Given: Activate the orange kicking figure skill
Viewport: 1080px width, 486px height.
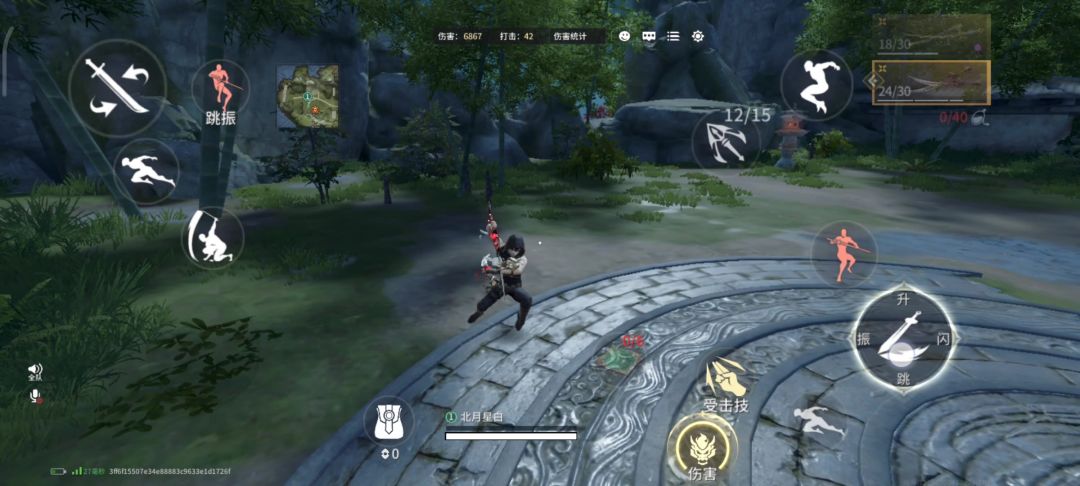Looking at the screenshot, I should pos(844,252).
